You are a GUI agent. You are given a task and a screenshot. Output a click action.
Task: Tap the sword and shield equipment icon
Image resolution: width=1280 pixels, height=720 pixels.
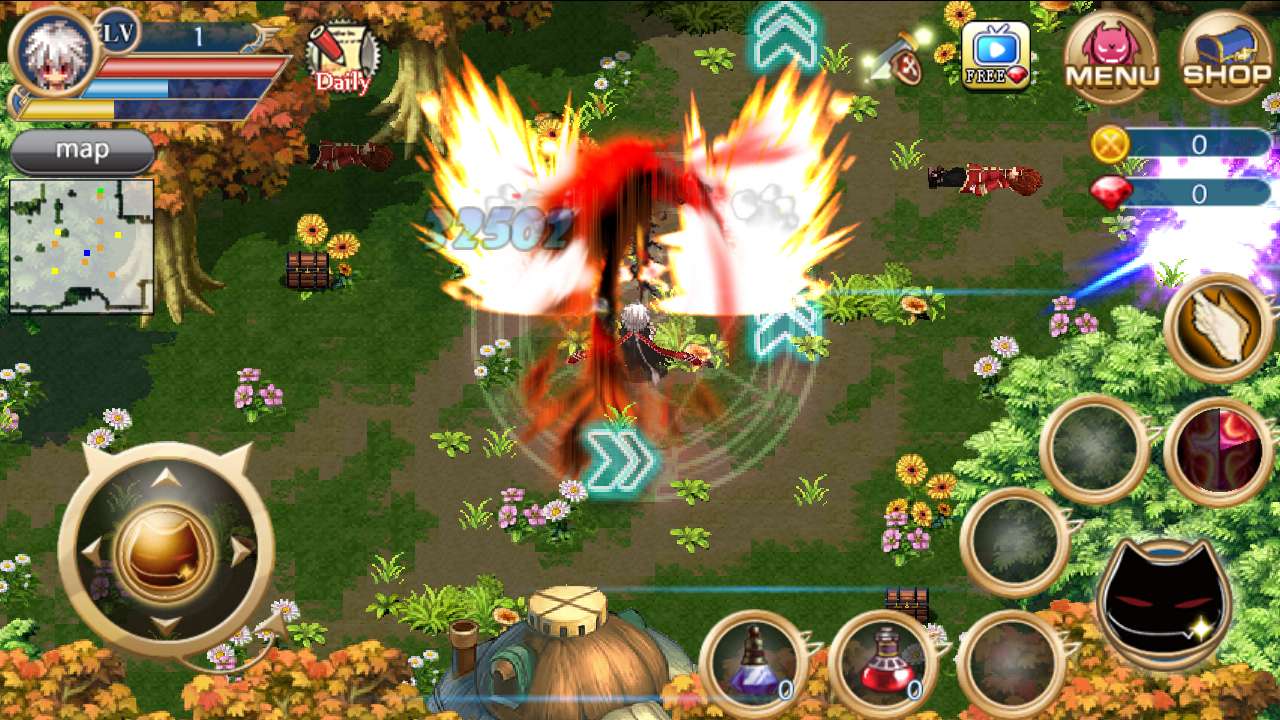pos(896,58)
